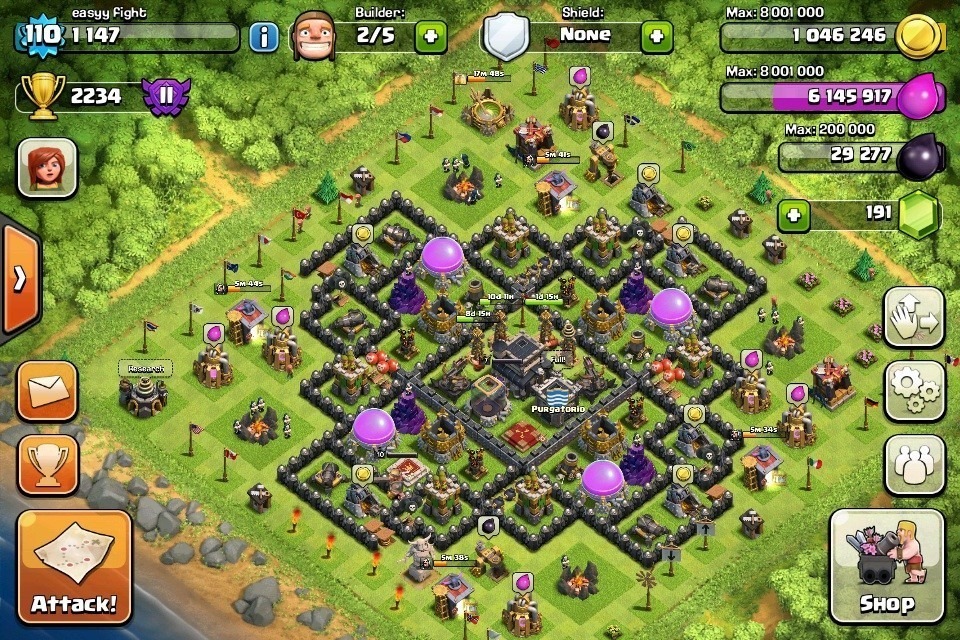
Task: Tap the gold trophy count icon
Action: pos(42,97)
